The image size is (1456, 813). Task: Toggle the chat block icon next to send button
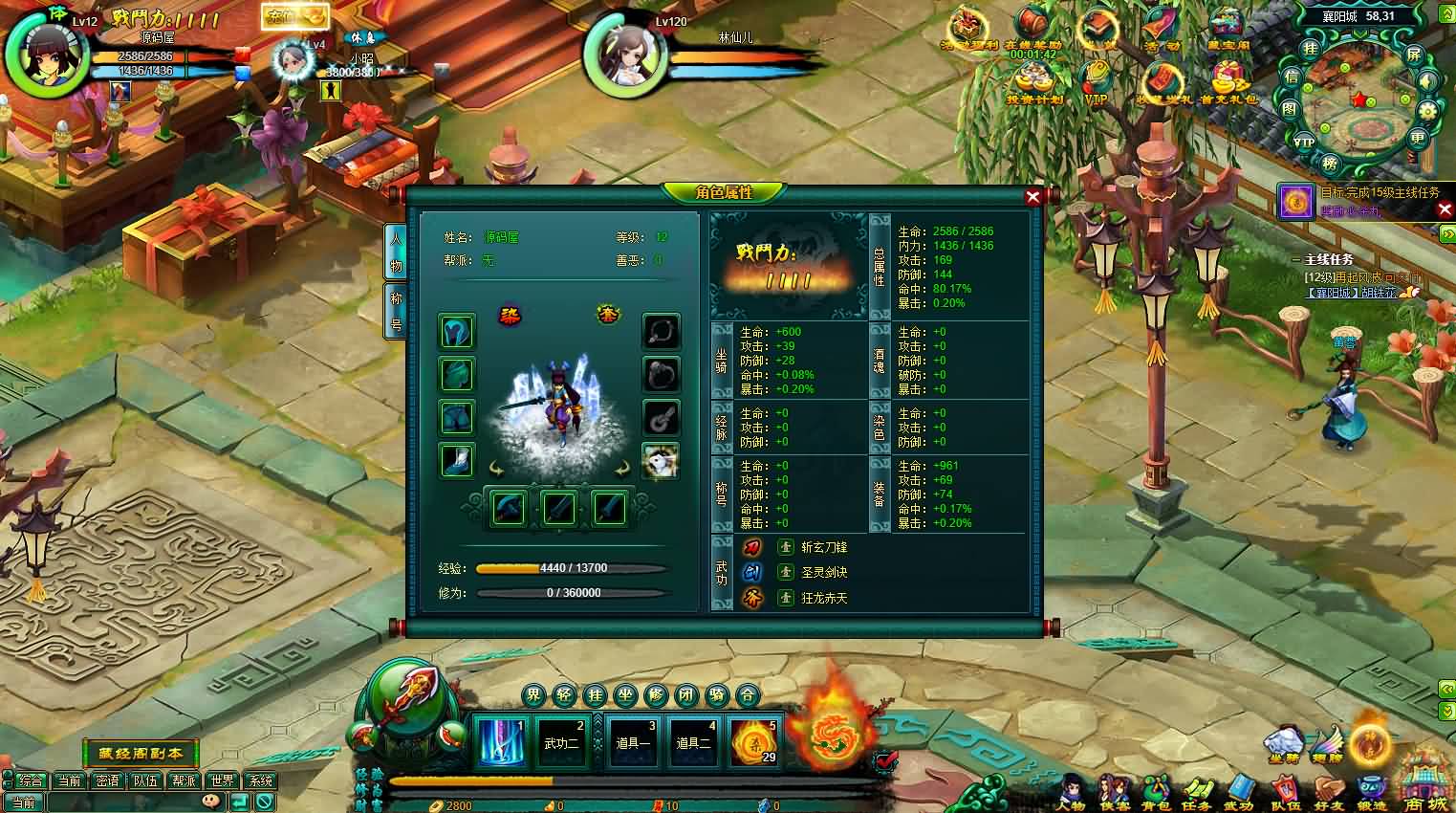pos(265,802)
